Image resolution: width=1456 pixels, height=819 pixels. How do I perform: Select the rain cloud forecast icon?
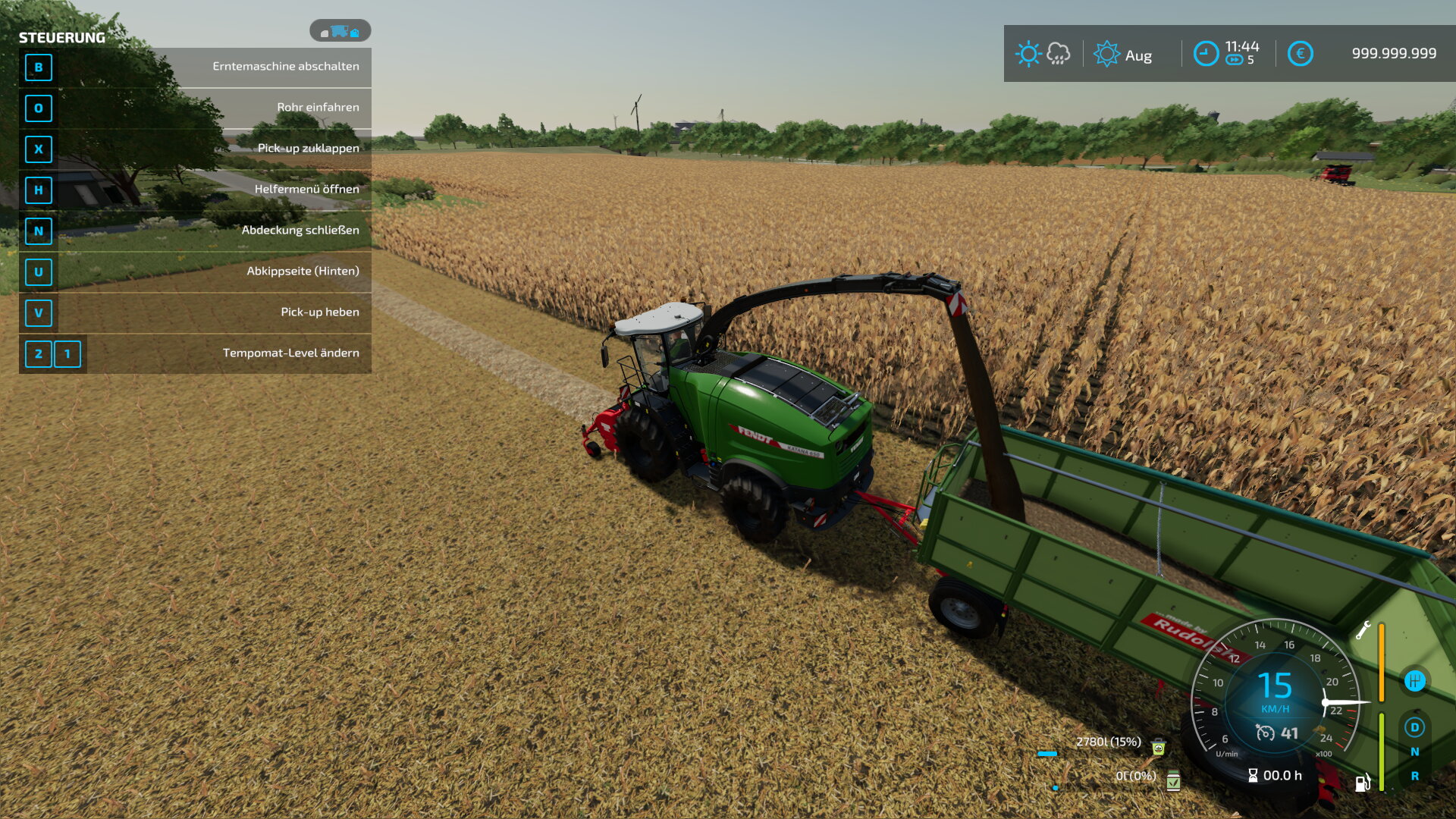(1058, 54)
